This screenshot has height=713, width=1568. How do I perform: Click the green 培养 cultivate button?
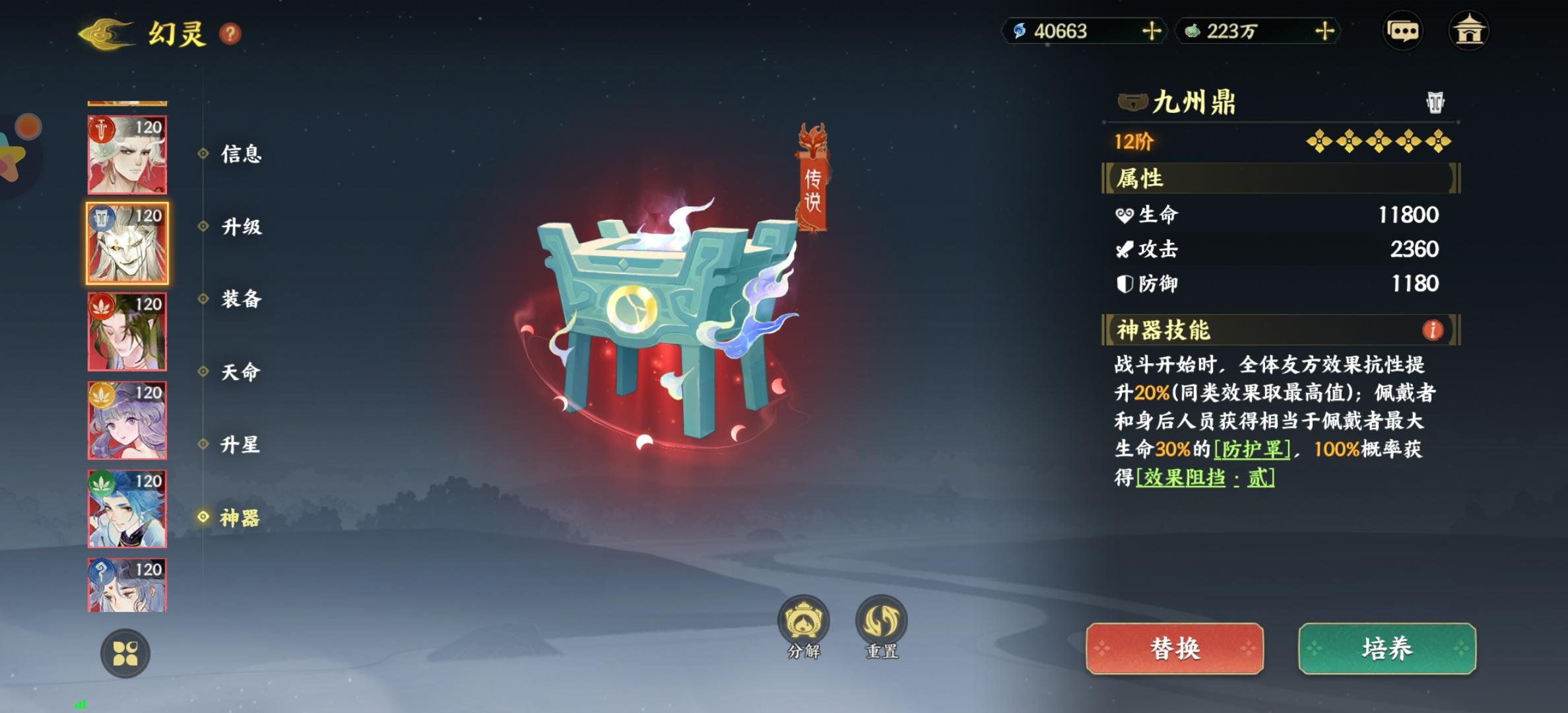pos(1387,648)
